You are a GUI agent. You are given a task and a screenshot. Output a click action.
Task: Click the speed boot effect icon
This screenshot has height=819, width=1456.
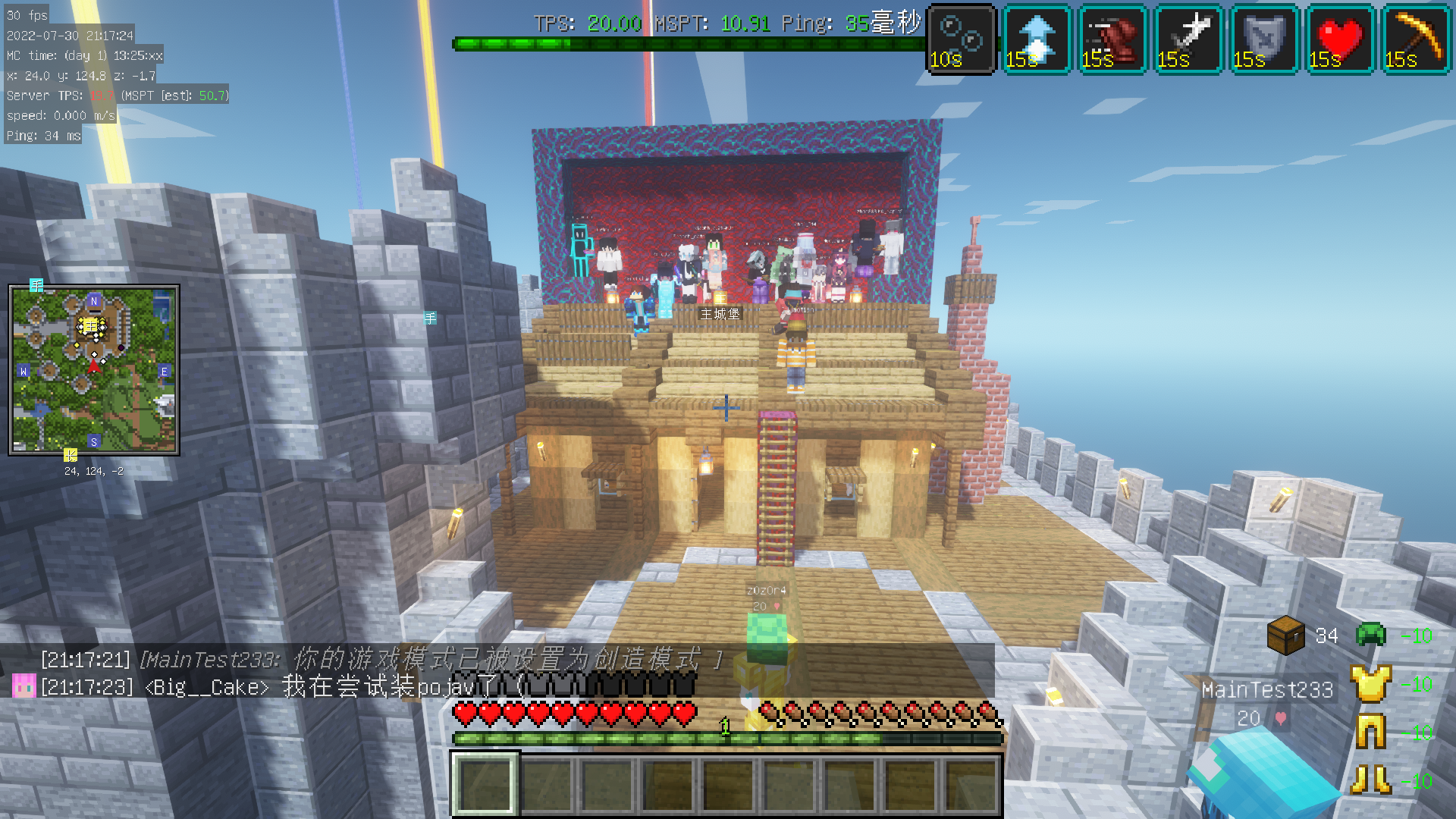click(x=1112, y=39)
